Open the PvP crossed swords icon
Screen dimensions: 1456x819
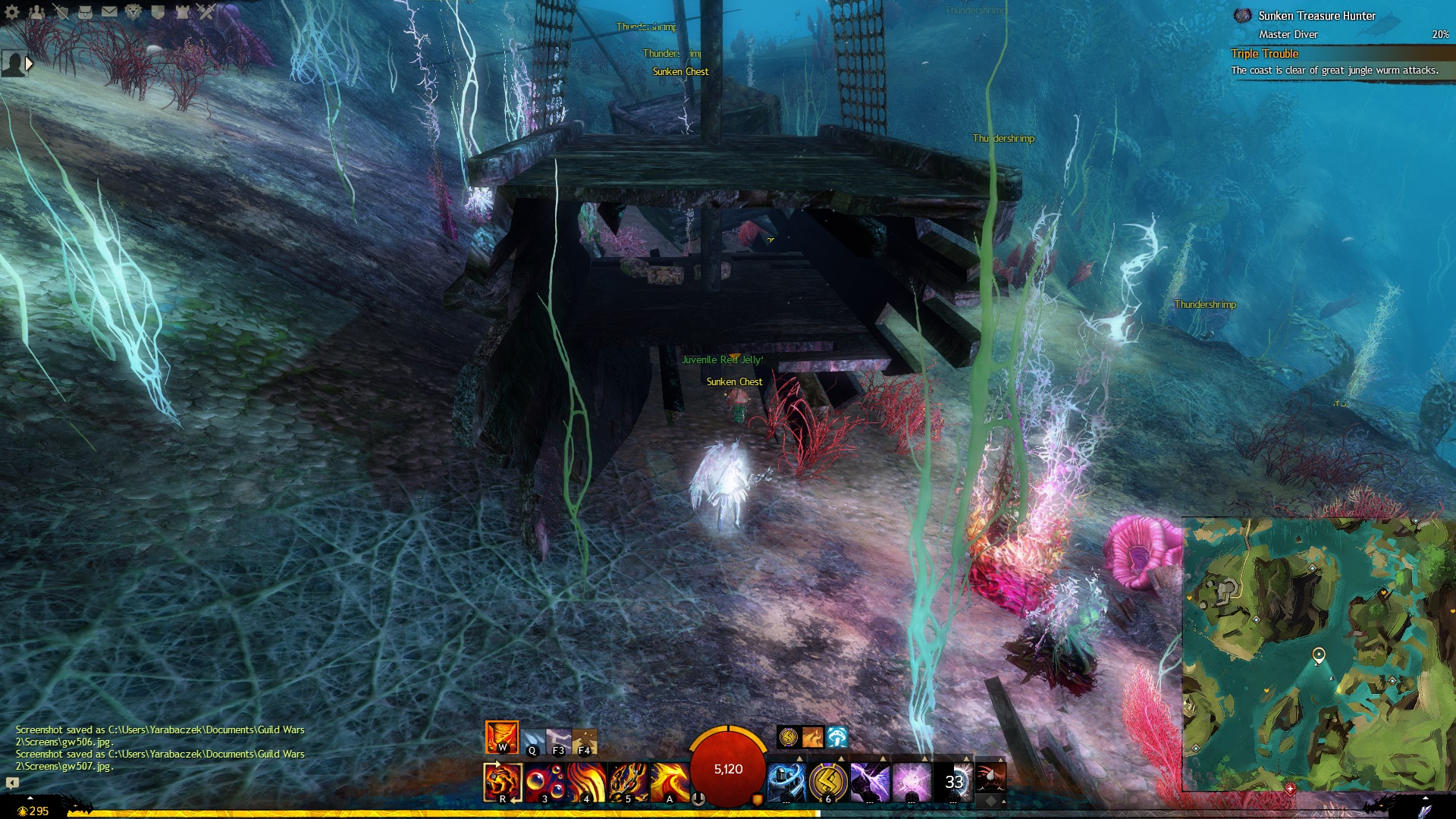(206, 12)
